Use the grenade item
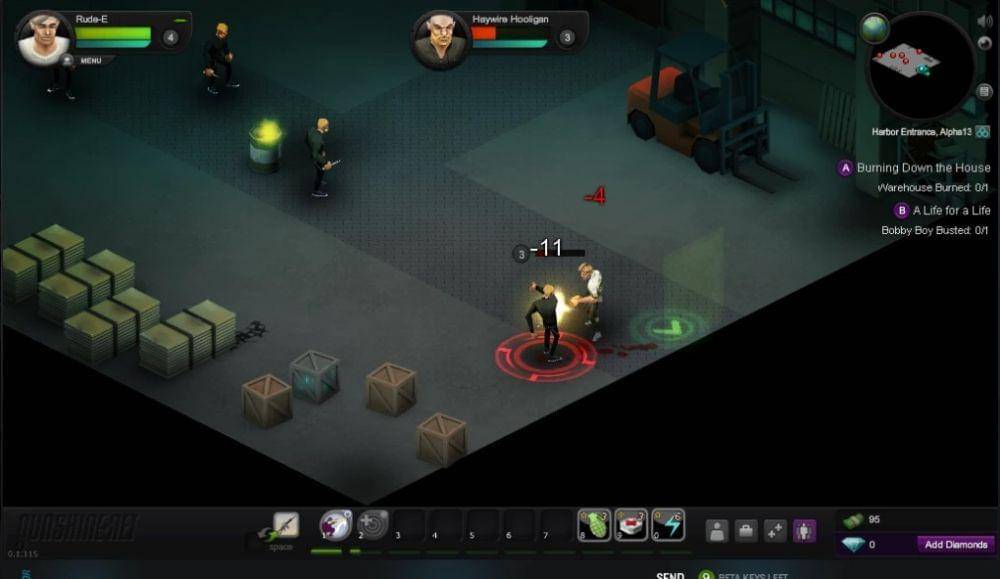This screenshot has height=579, width=1000. (x=594, y=524)
